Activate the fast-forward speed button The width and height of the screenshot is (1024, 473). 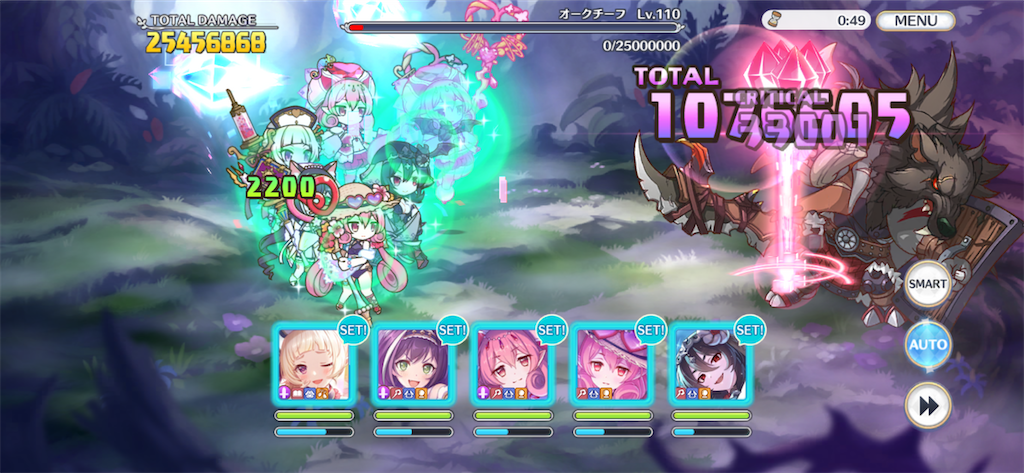point(927,406)
